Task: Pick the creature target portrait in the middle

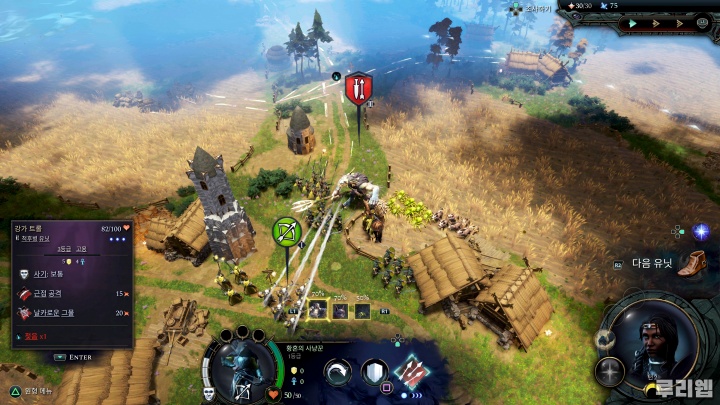Action: tap(340, 309)
